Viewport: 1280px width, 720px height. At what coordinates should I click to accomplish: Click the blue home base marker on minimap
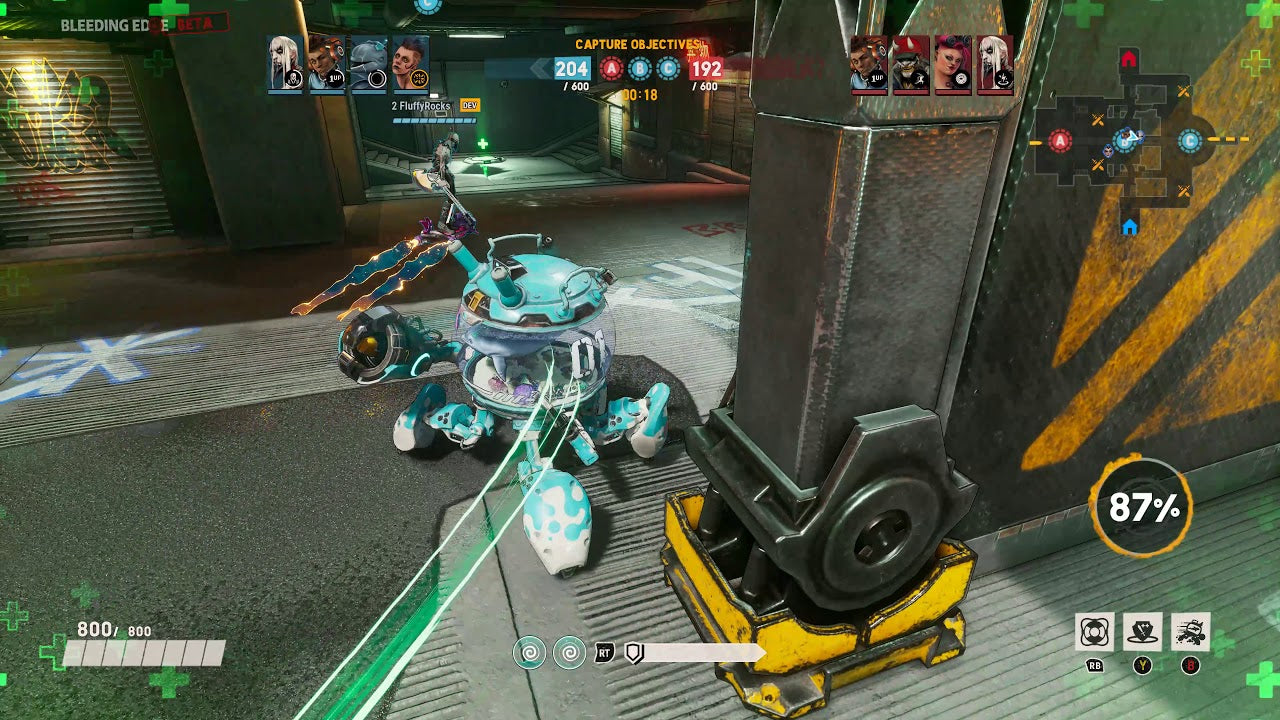pos(1129,228)
